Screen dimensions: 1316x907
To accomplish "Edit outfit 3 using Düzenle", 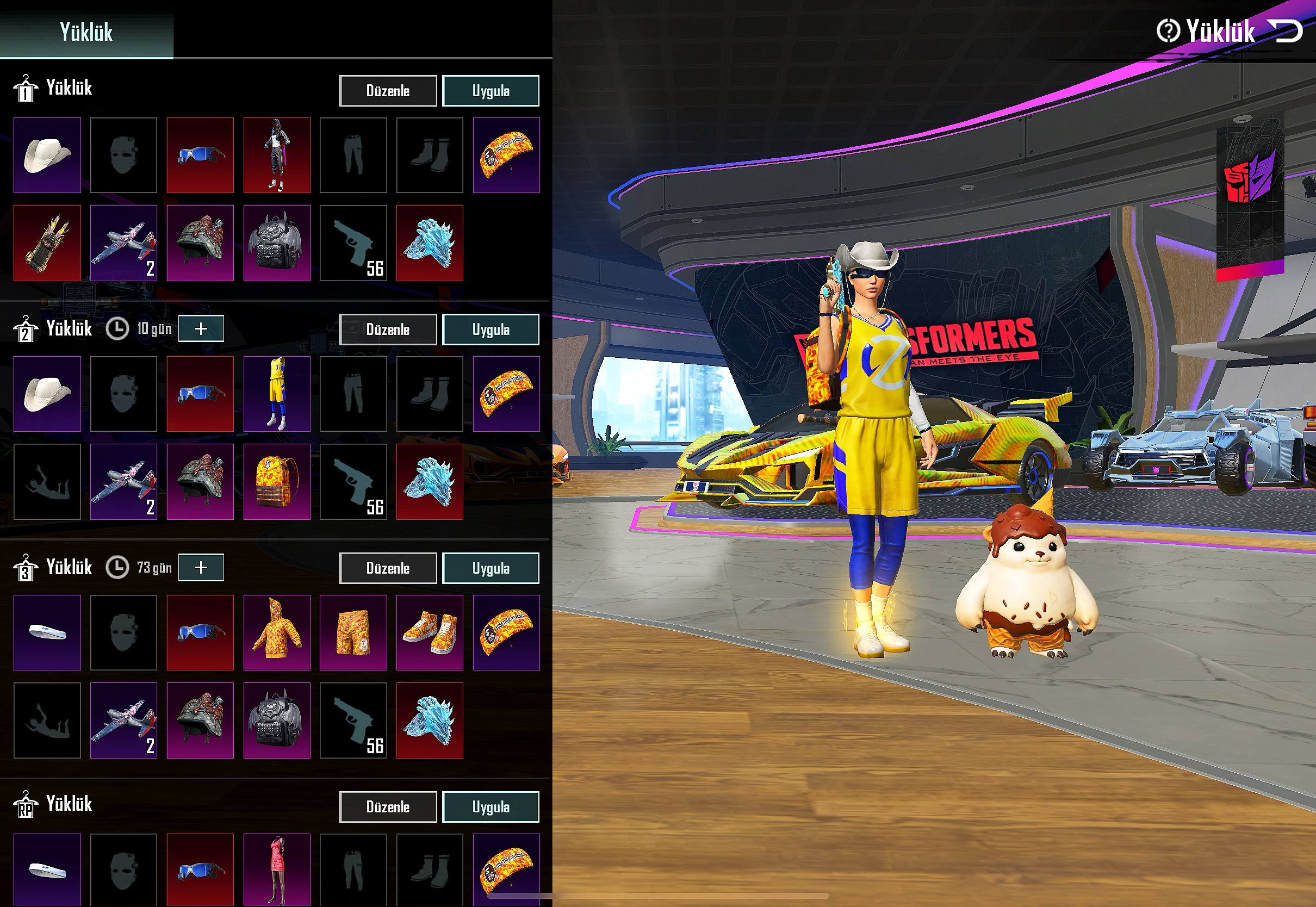I will (x=388, y=568).
